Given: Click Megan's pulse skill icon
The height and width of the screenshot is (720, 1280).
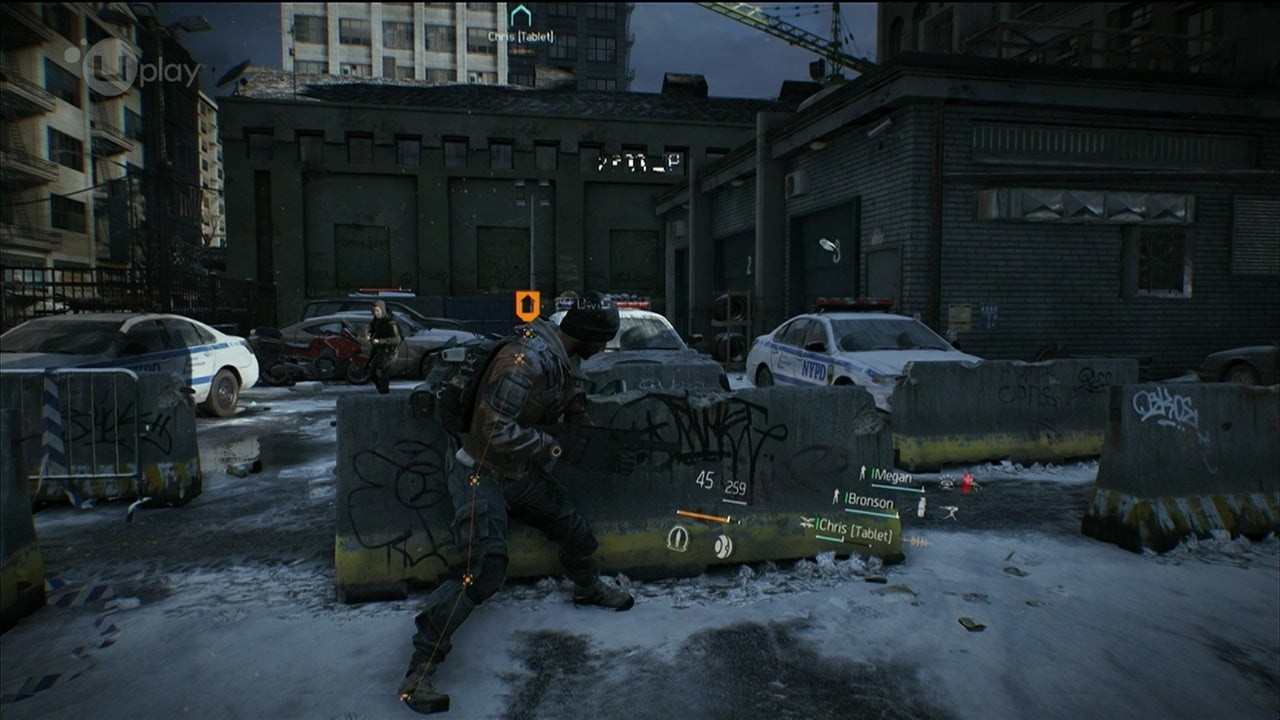Looking at the screenshot, I should point(945,484).
